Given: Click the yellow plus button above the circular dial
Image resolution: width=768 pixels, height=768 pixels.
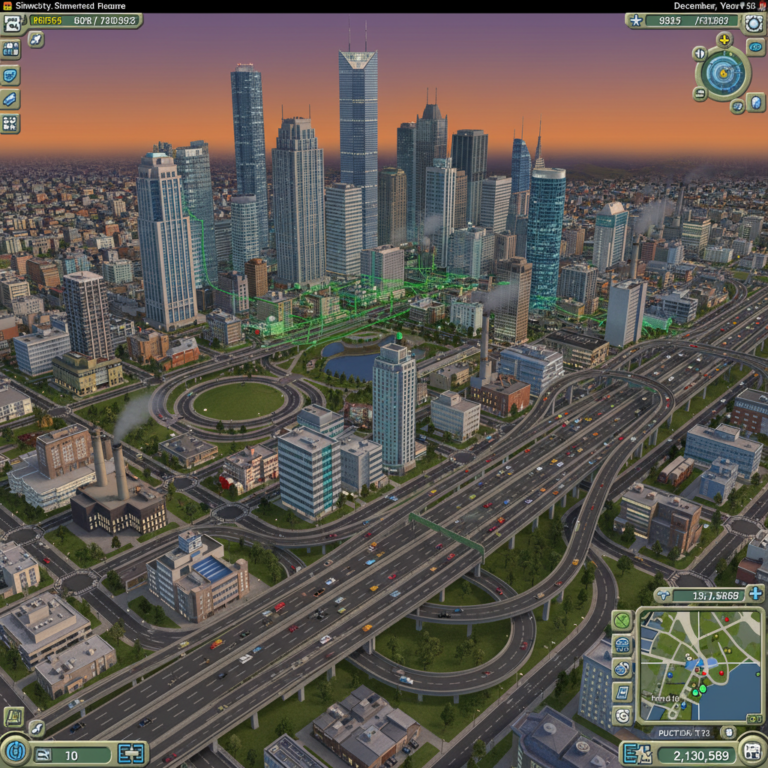Looking at the screenshot, I should (724, 41).
